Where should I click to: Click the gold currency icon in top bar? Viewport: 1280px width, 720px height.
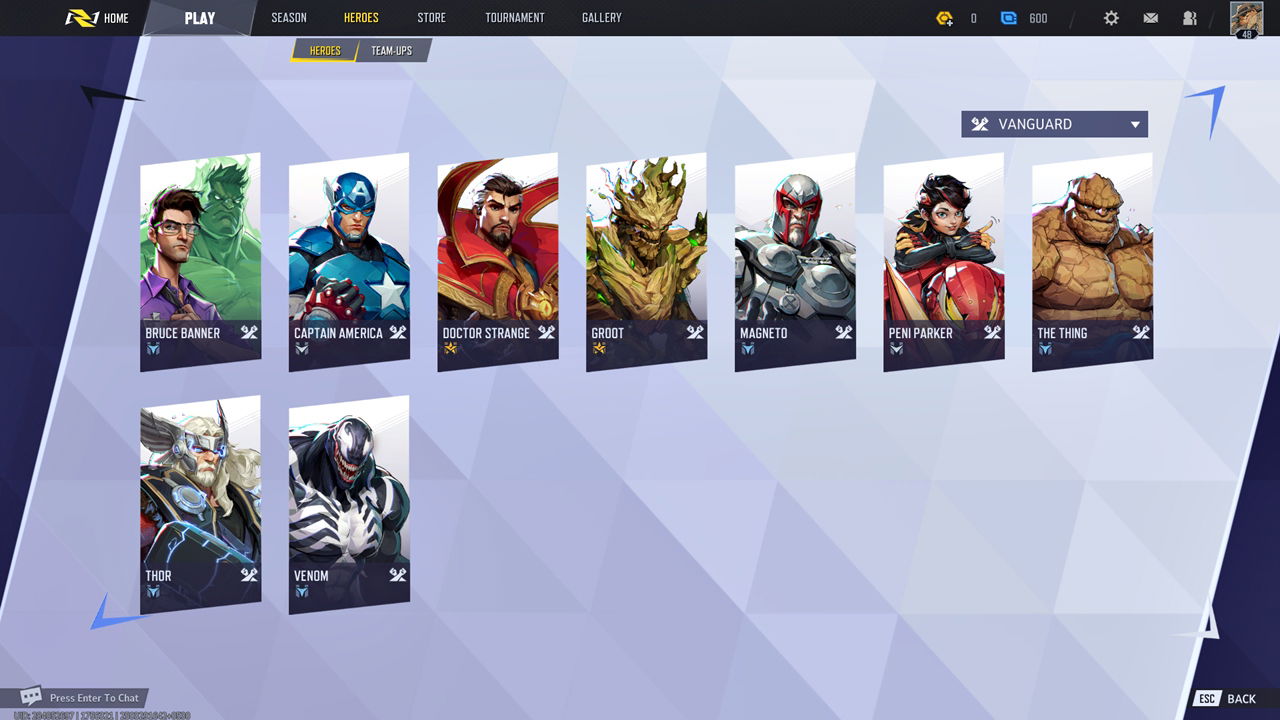(x=945, y=17)
